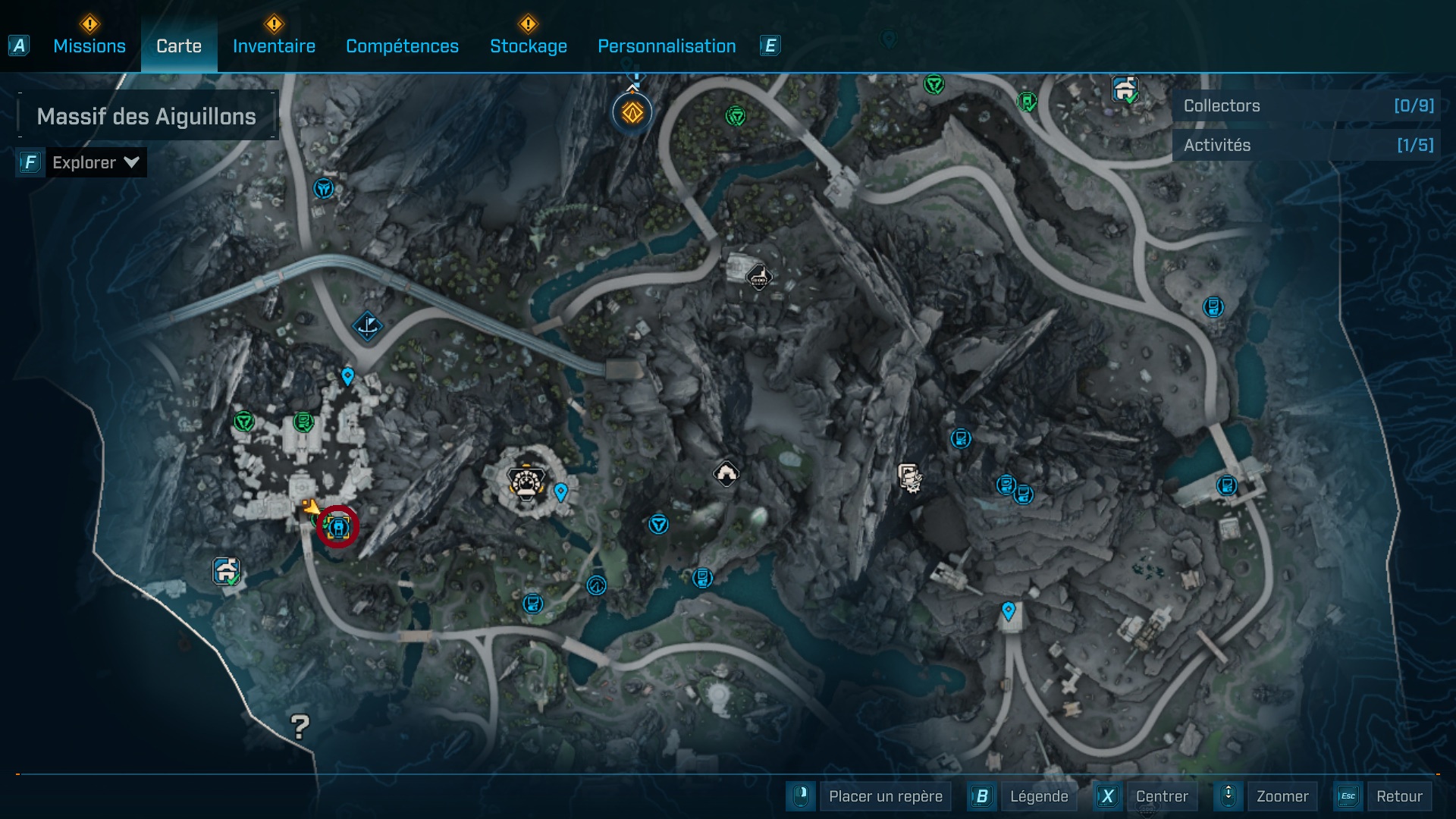Select the Carte tab
Screen dimensions: 1456x819
coord(179,46)
